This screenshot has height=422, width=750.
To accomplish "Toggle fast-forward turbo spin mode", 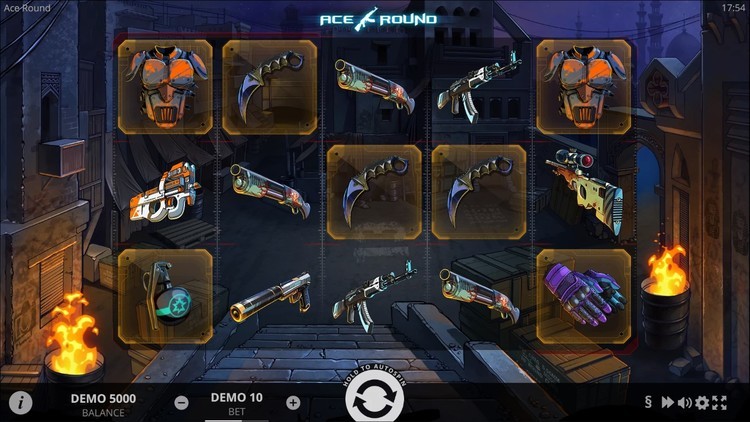I will (x=666, y=403).
